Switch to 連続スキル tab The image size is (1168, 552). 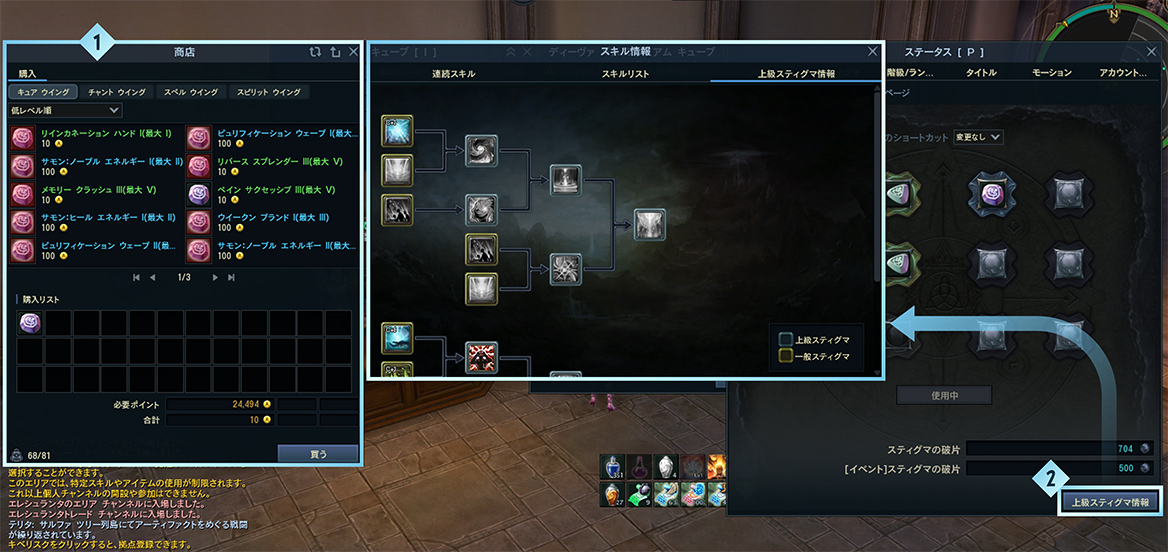point(453,74)
